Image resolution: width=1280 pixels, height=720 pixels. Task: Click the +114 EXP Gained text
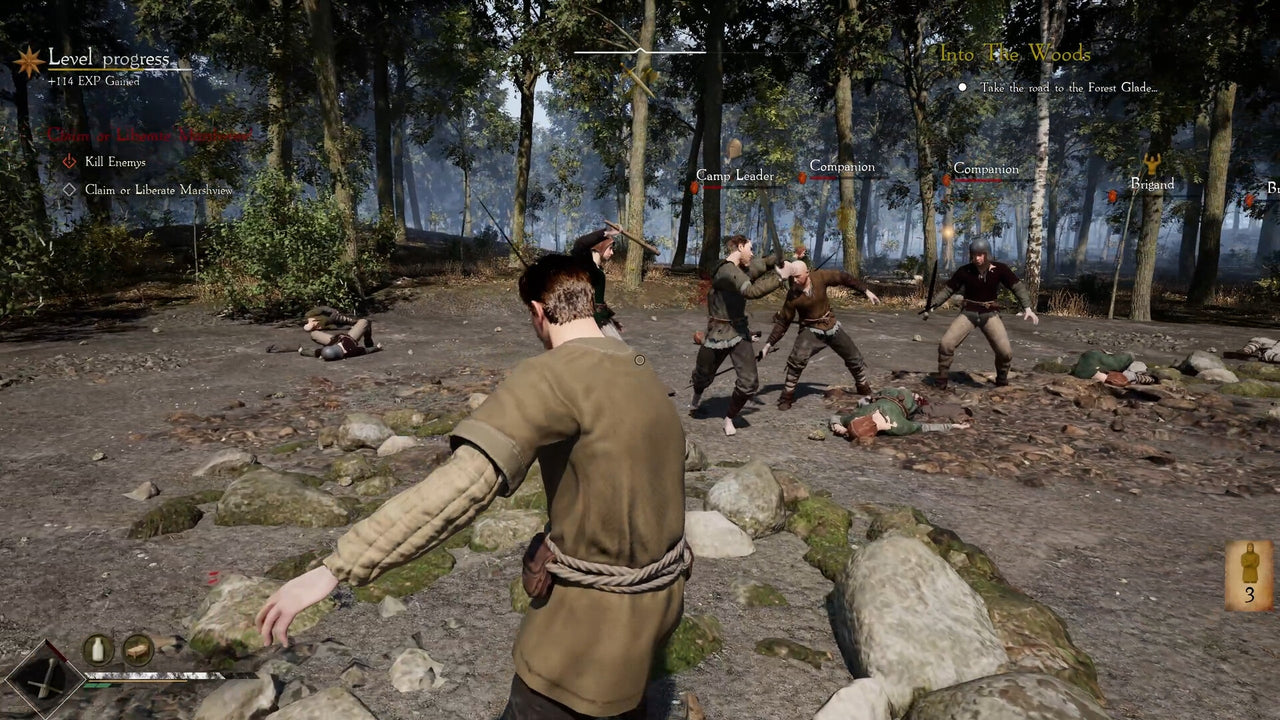pos(93,79)
